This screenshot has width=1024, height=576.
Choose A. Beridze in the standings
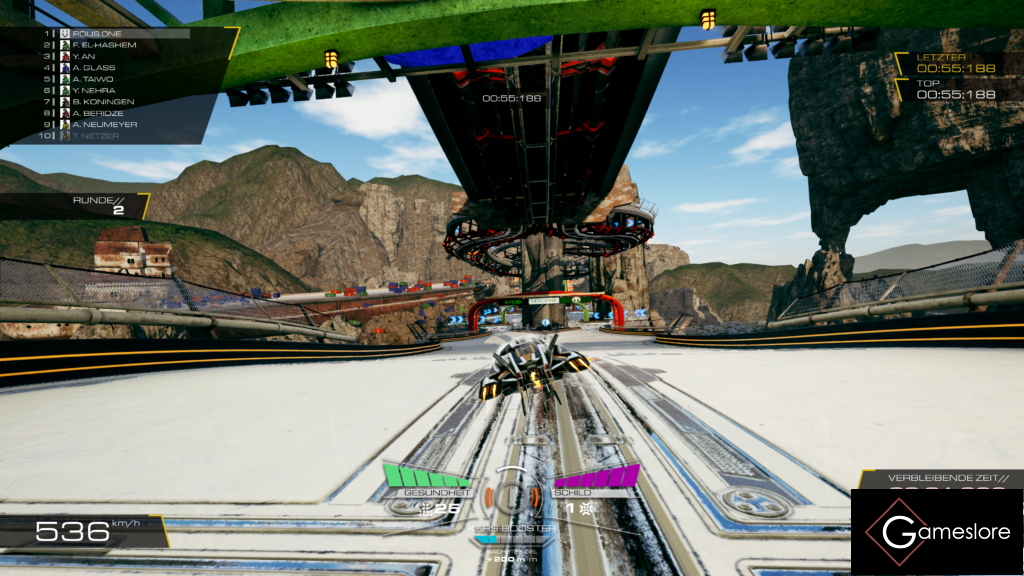[x=98, y=113]
